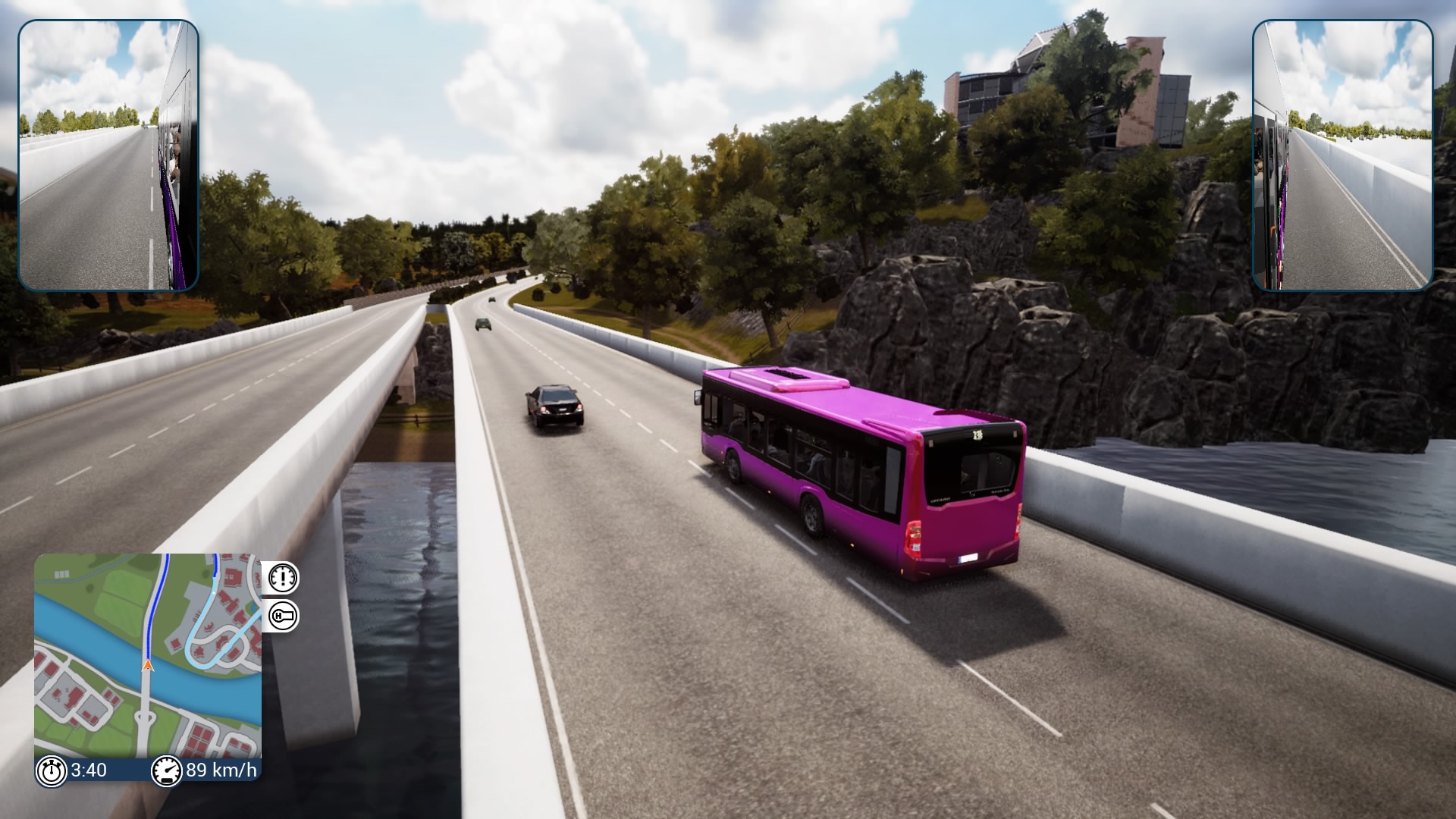The image size is (1456, 819).
Task: Click the orange player arrow on the minimap
Action: (147, 666)
